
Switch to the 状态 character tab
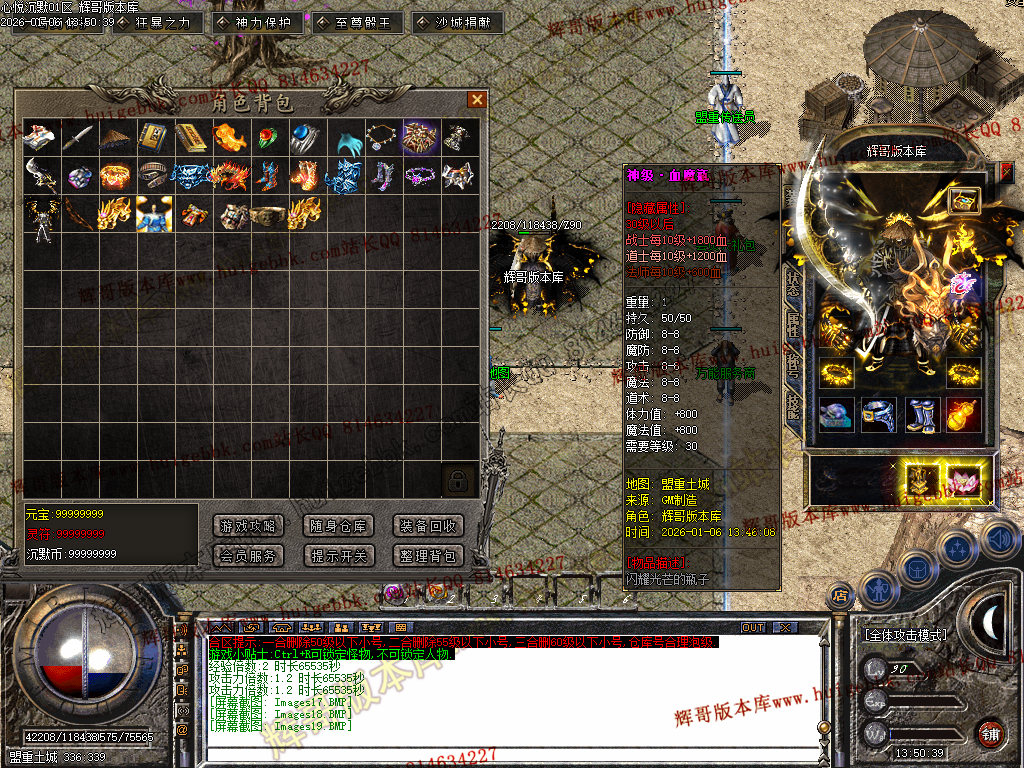click(x=792, y=282)
